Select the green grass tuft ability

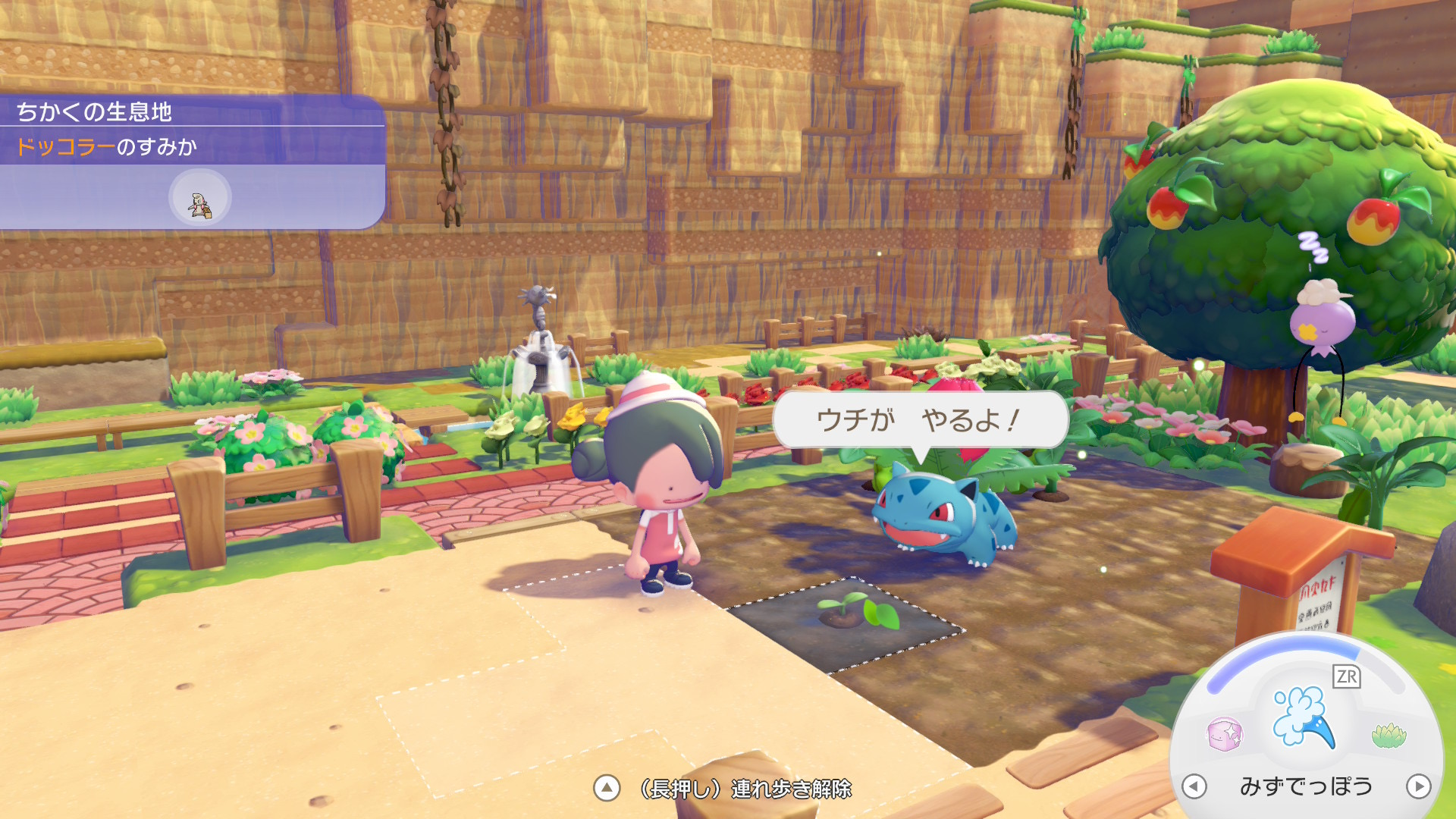pos(1389,734)
